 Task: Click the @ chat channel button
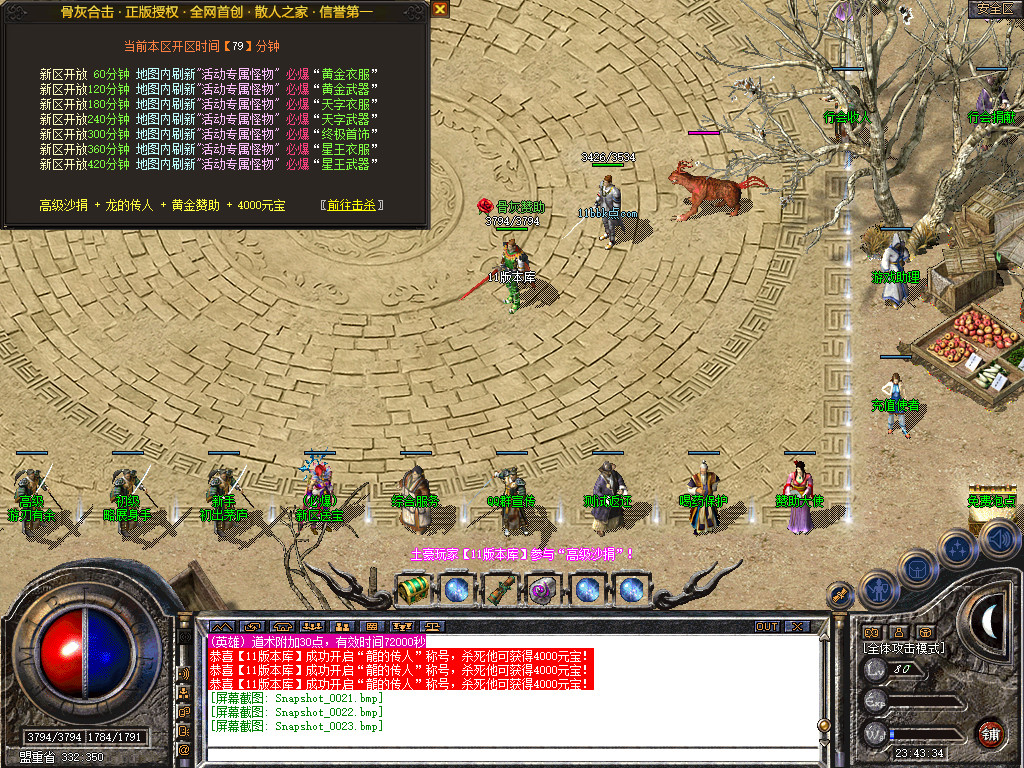[x=184, y=749]
